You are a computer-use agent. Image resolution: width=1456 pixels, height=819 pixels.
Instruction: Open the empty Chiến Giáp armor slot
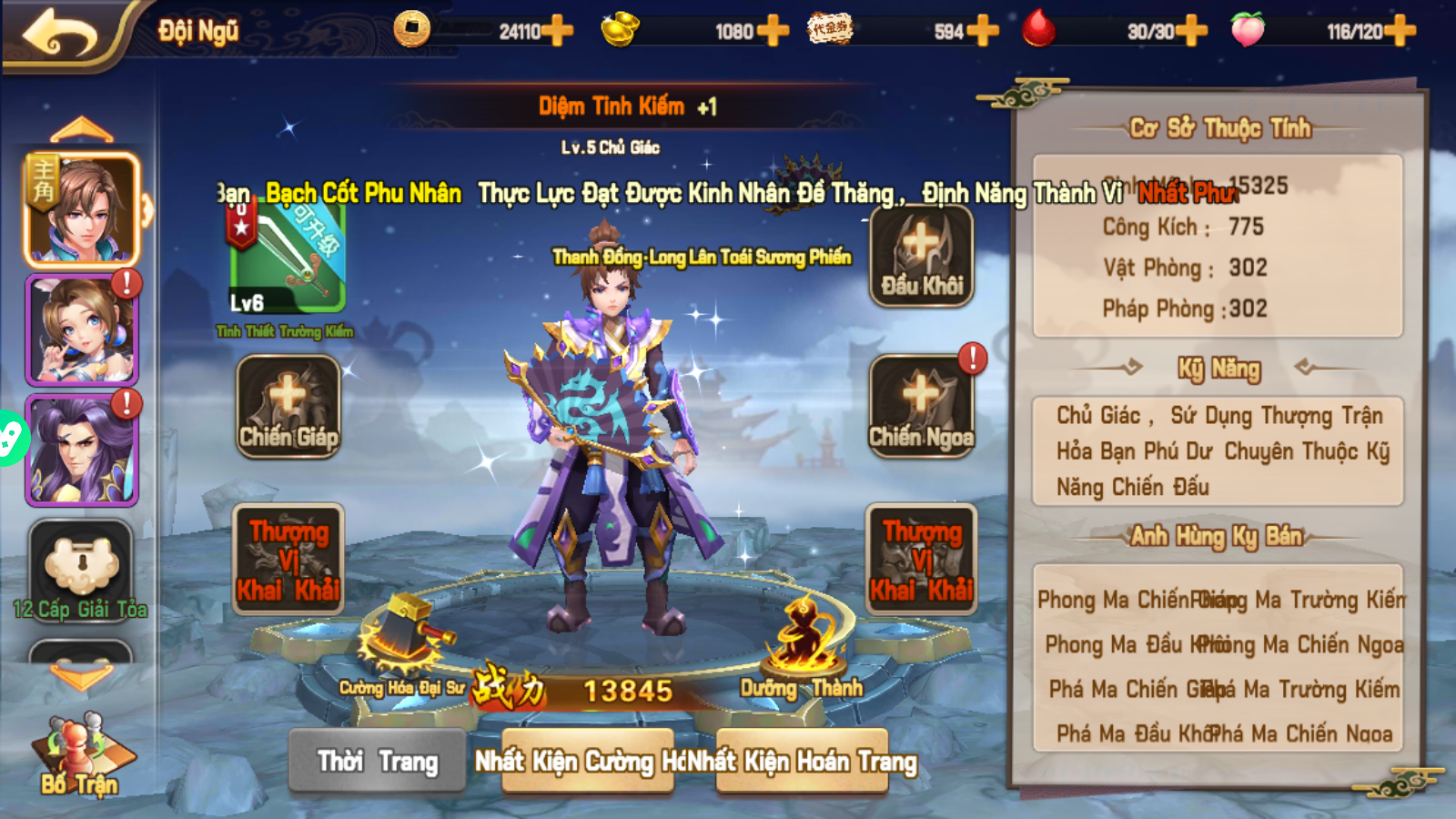288,406
